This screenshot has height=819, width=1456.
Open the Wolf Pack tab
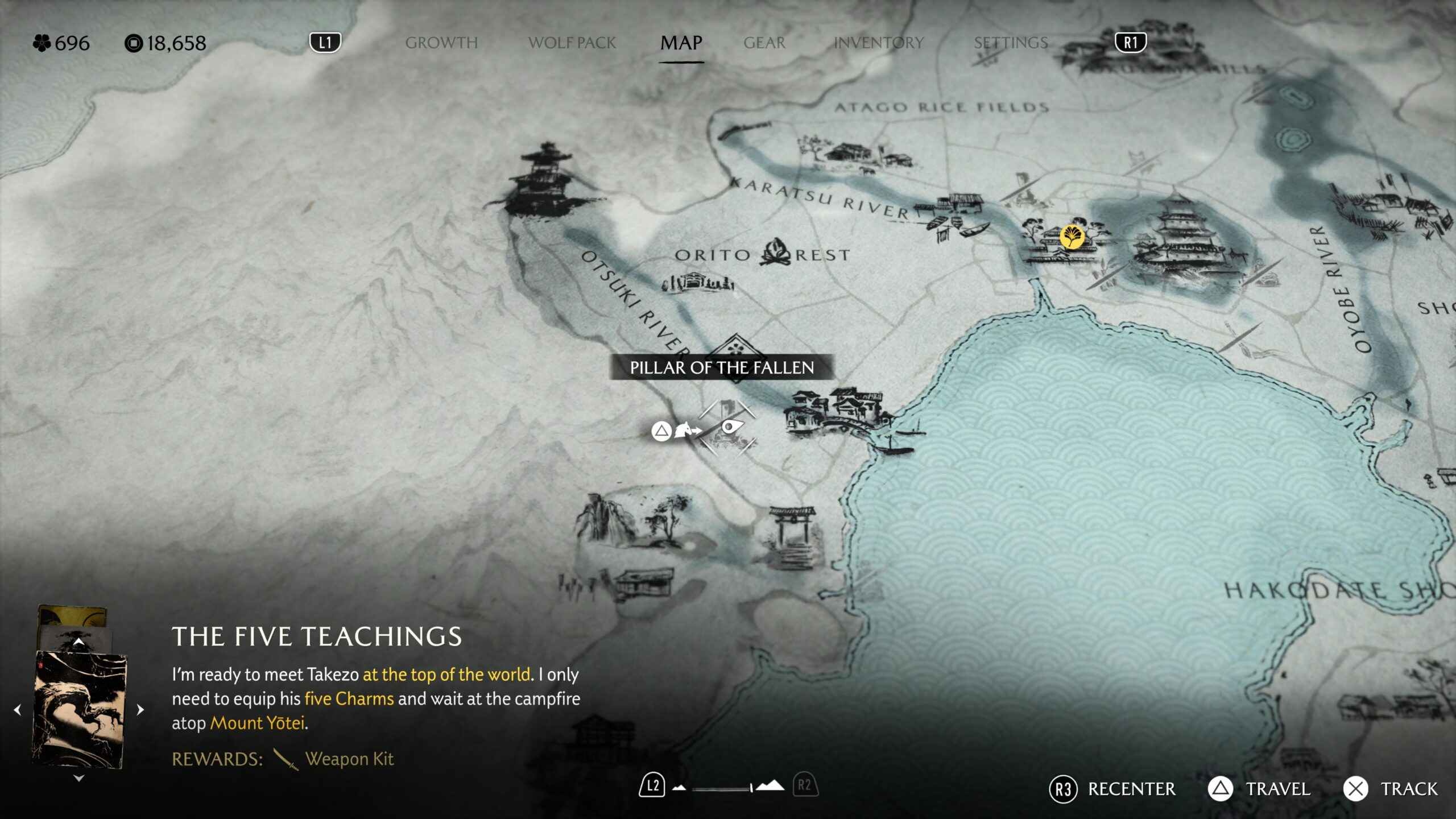point(572,43)
